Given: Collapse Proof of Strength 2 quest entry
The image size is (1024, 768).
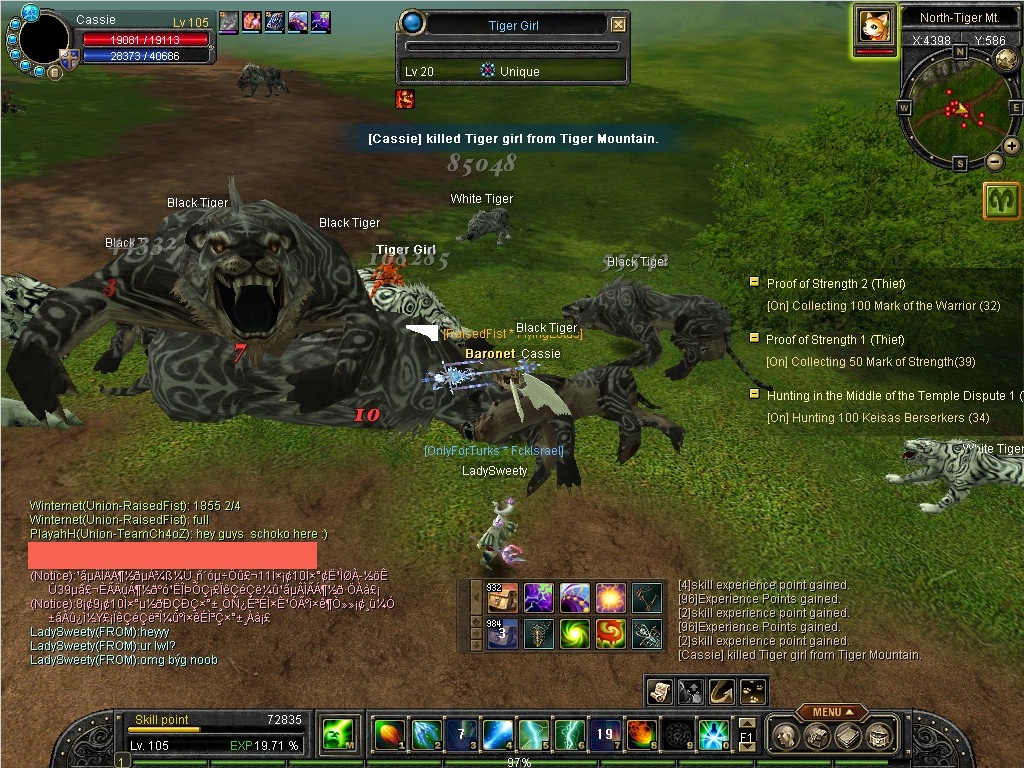Looking at the screenshot, I should click(755, 283).
